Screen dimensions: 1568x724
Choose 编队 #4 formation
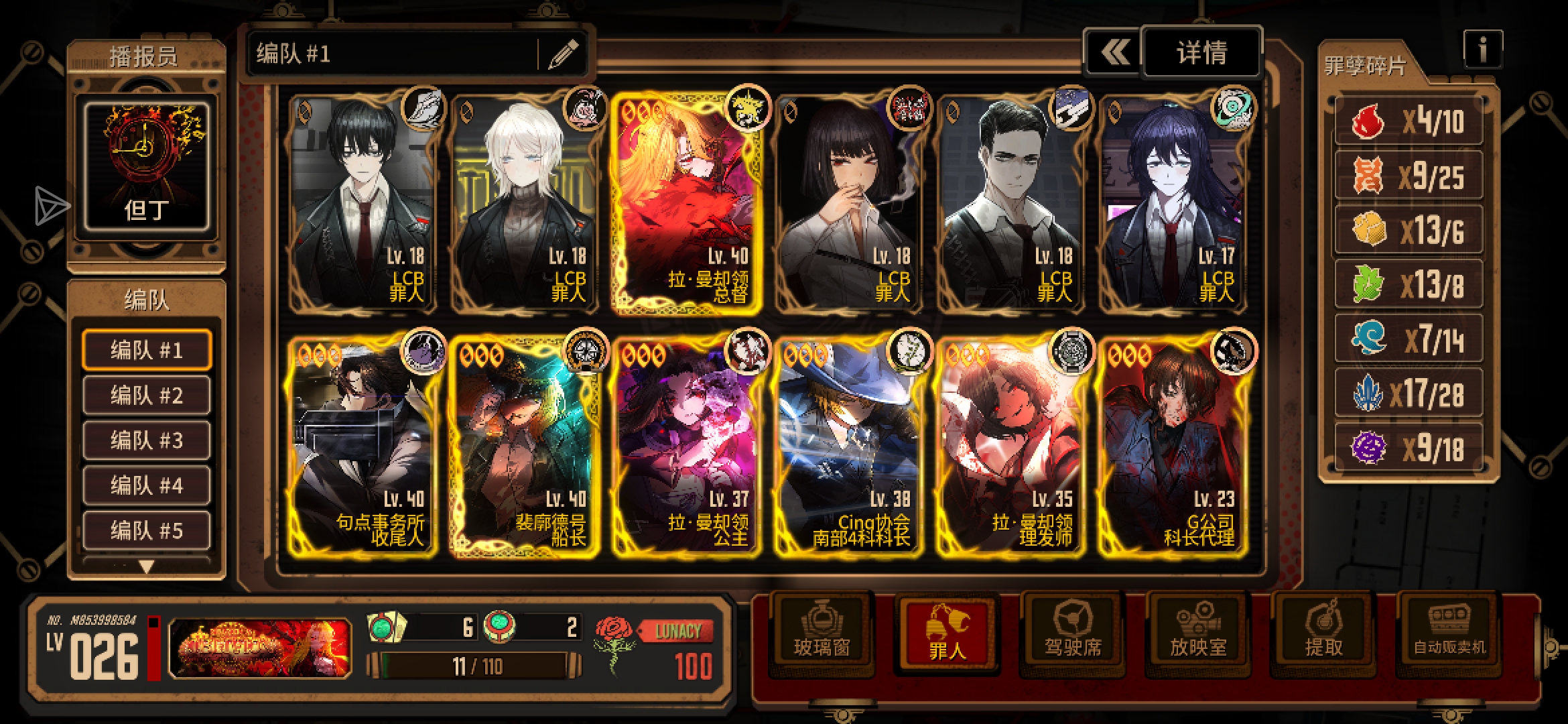coord(147,485)
